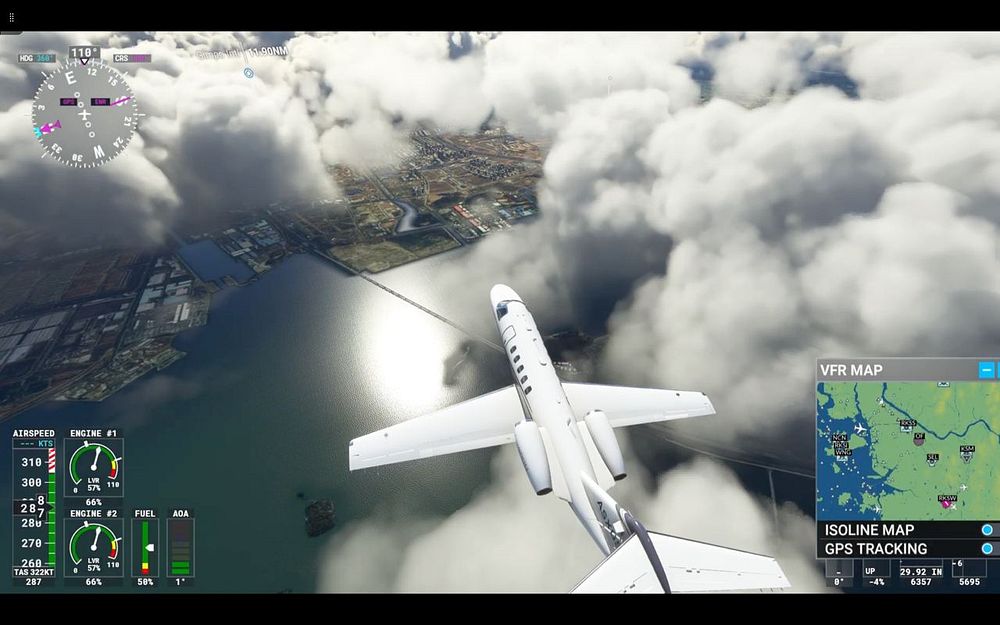Viewport: 1000px width, 625px height.
Task: Click the SEL navaid marker on the map
Action: click(932, 458)
